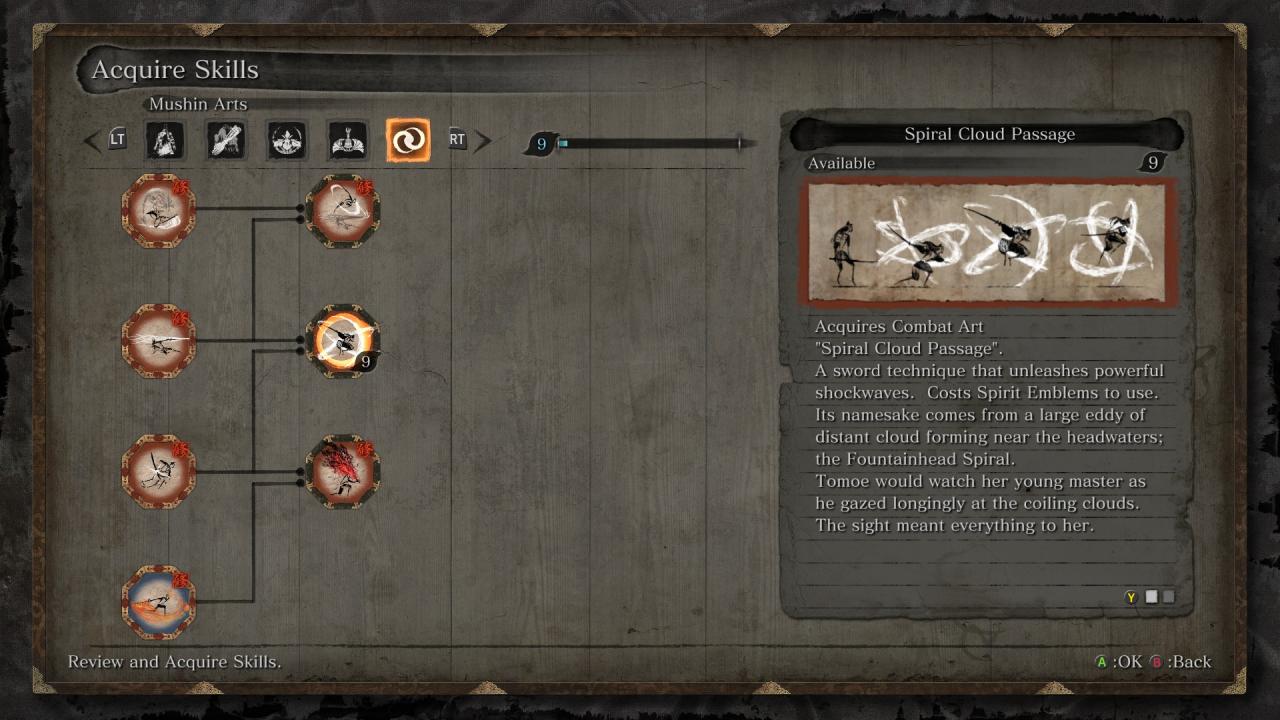Click the LT bumper icon
Image resolution: width=1280 pixels, height=720 pixels.
(117, 140)
